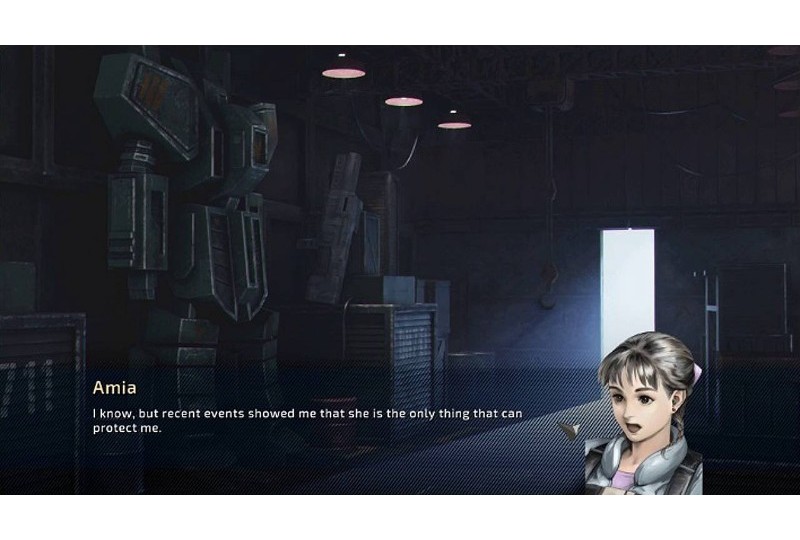Click the dialogue advance arrow indicator

(570, 429)
